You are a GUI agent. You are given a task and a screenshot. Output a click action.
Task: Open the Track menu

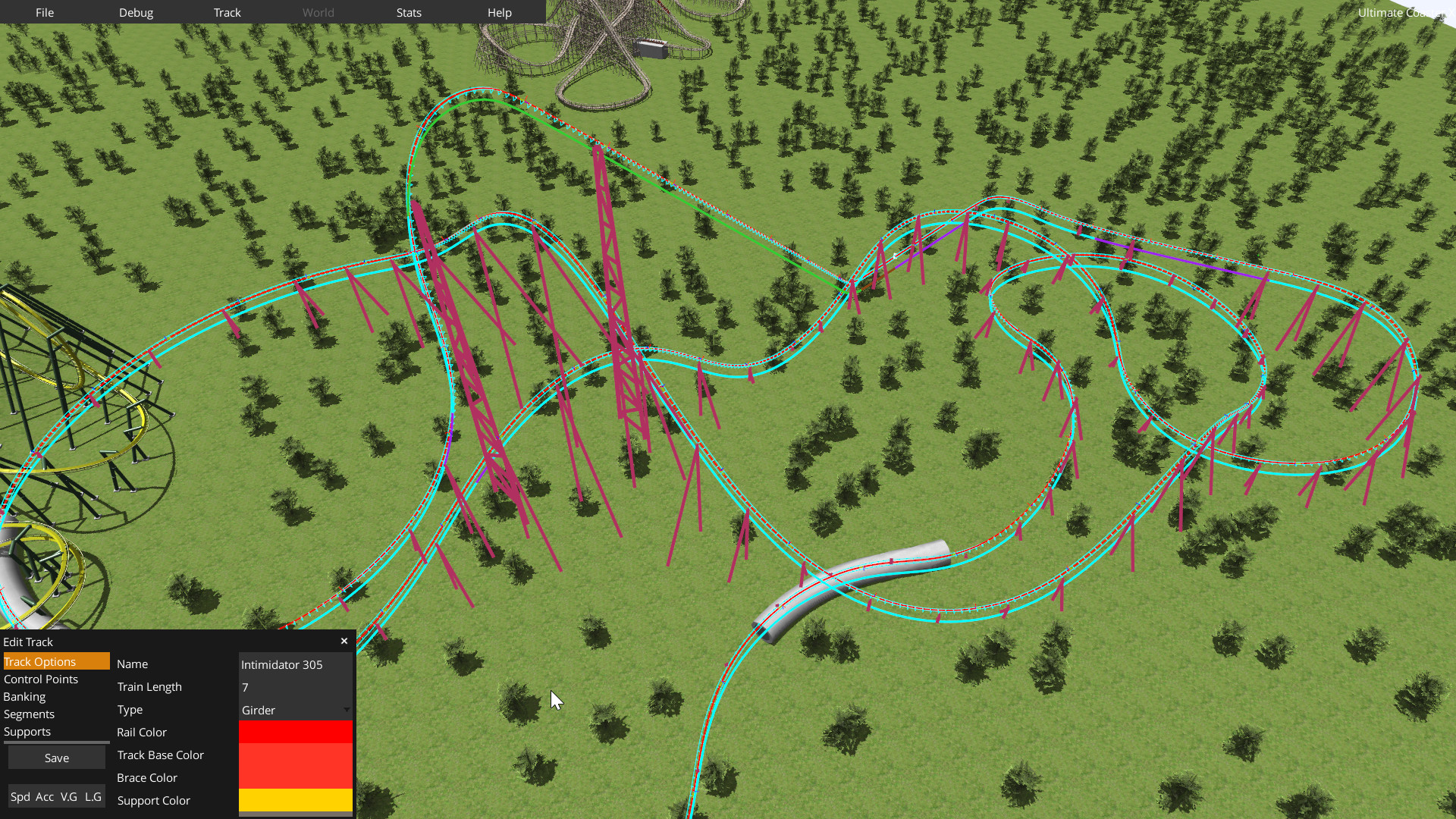tap(227, 12)
